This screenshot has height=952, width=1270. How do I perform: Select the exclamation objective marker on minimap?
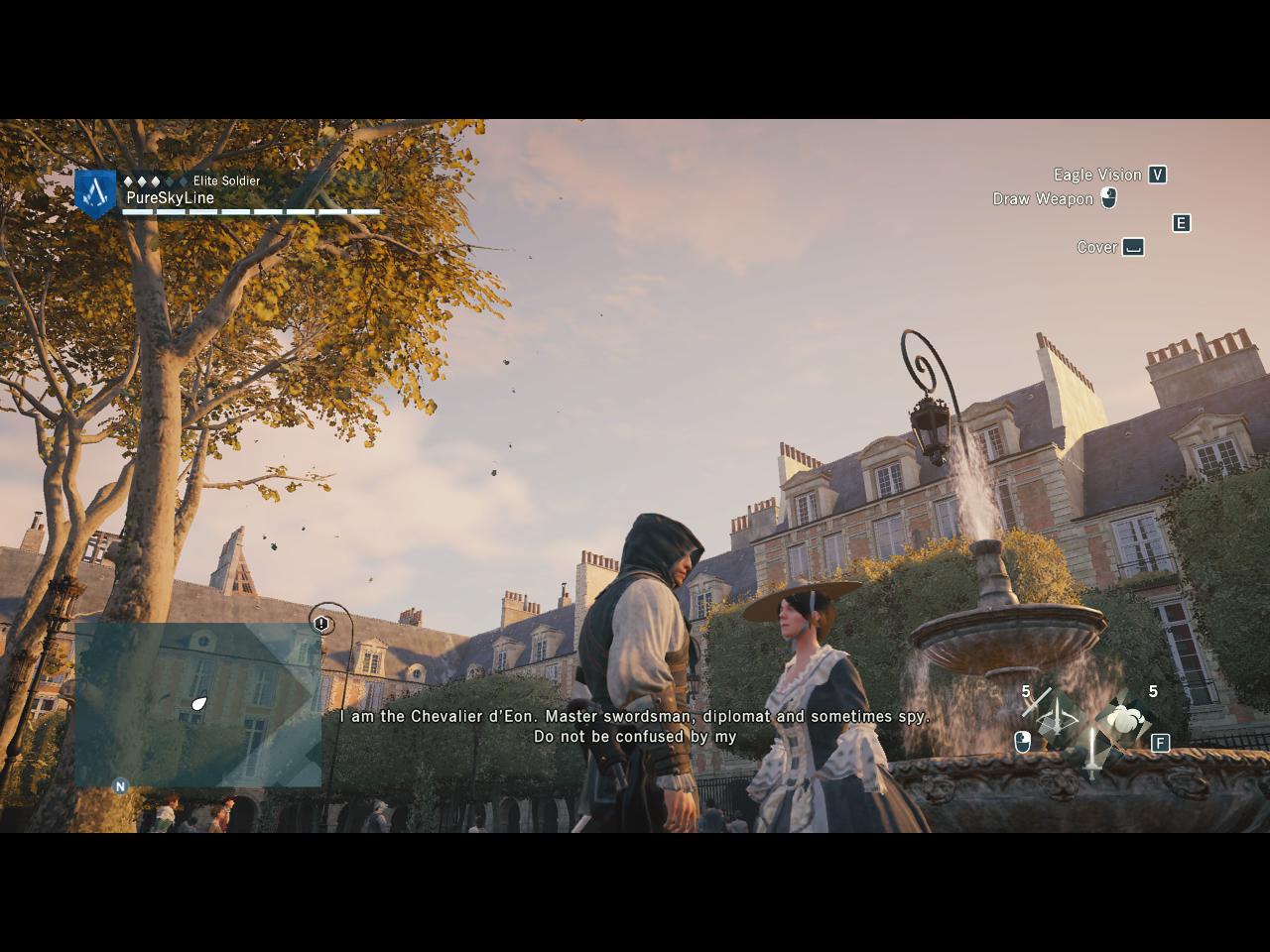click(321, 624)
